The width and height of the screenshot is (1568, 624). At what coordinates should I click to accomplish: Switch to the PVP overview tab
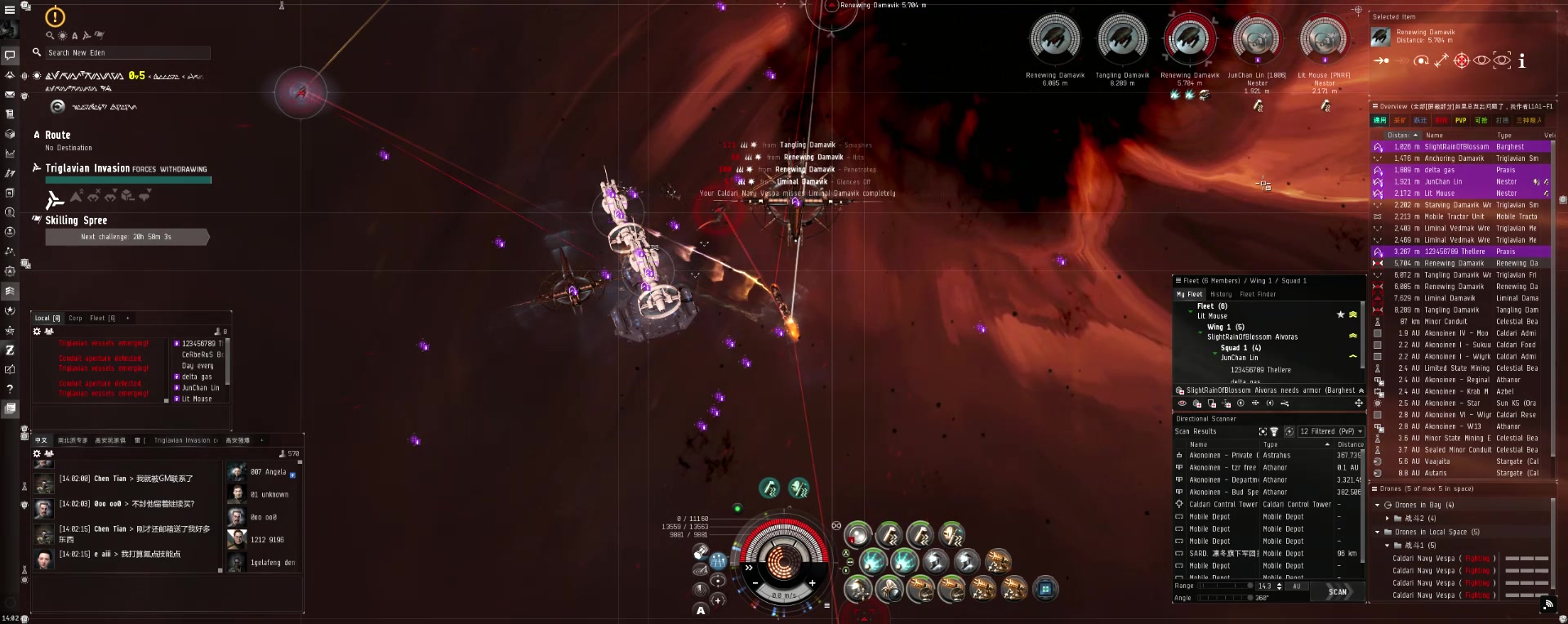tap(1460, 120)
